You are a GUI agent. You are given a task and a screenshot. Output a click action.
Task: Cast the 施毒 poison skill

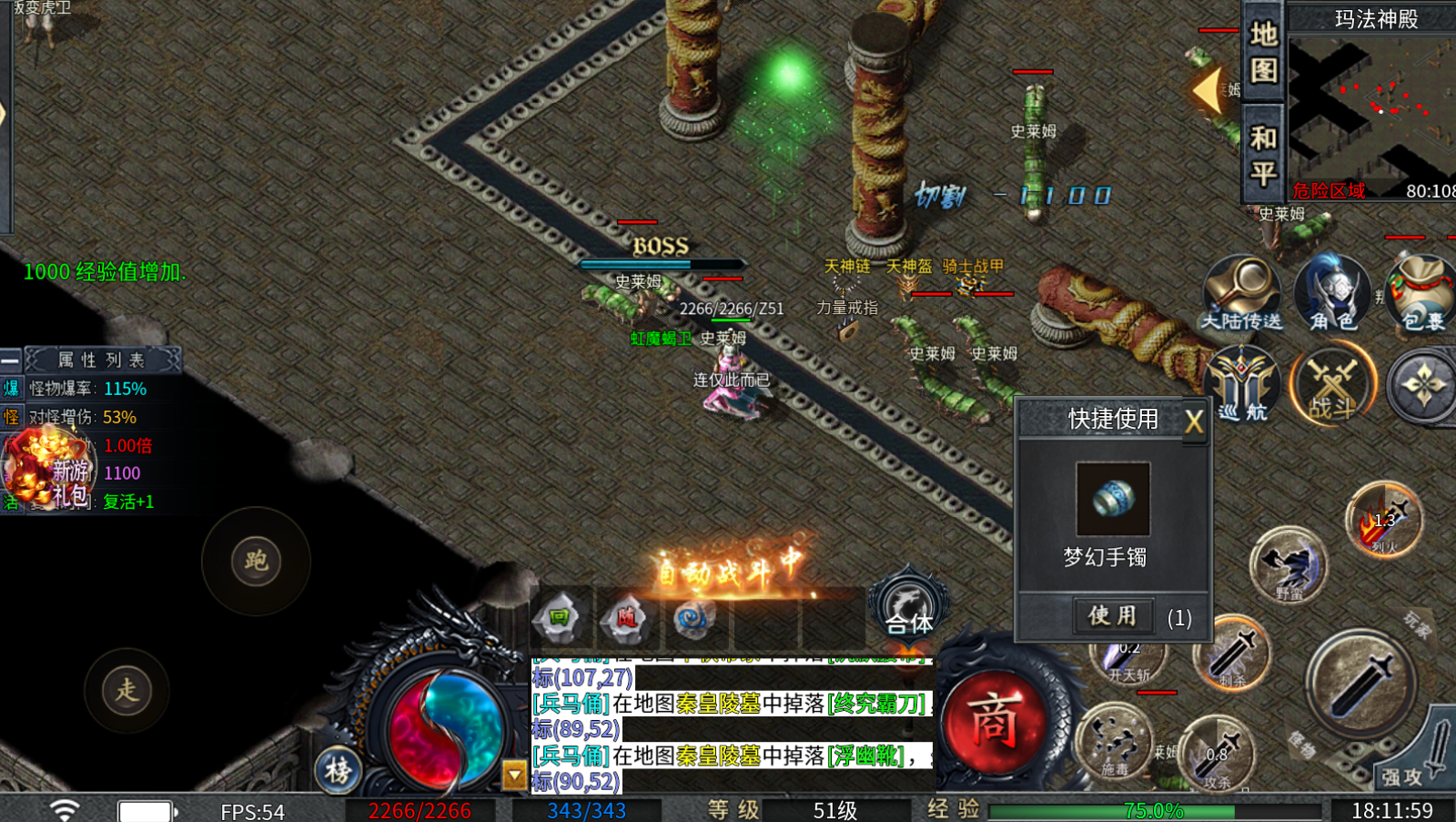[x=1116, y=742]
